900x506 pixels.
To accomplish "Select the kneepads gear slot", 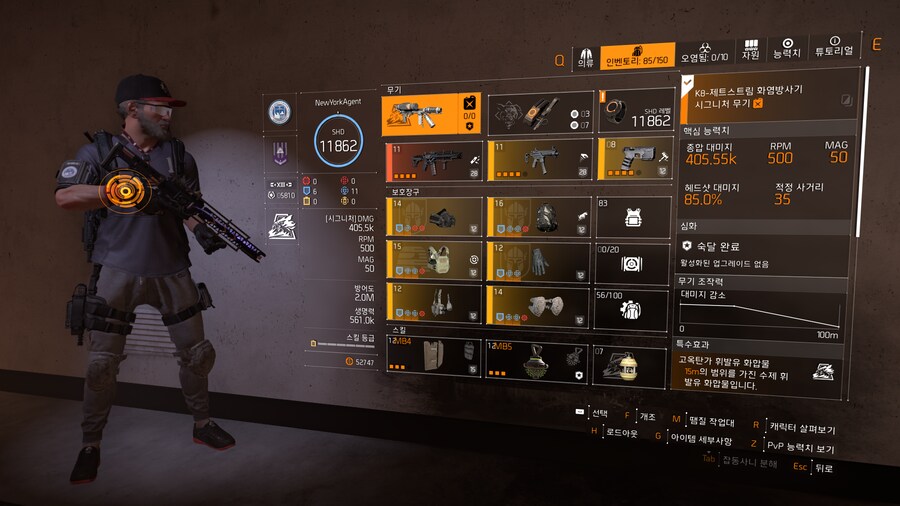I will click(538, 305).
